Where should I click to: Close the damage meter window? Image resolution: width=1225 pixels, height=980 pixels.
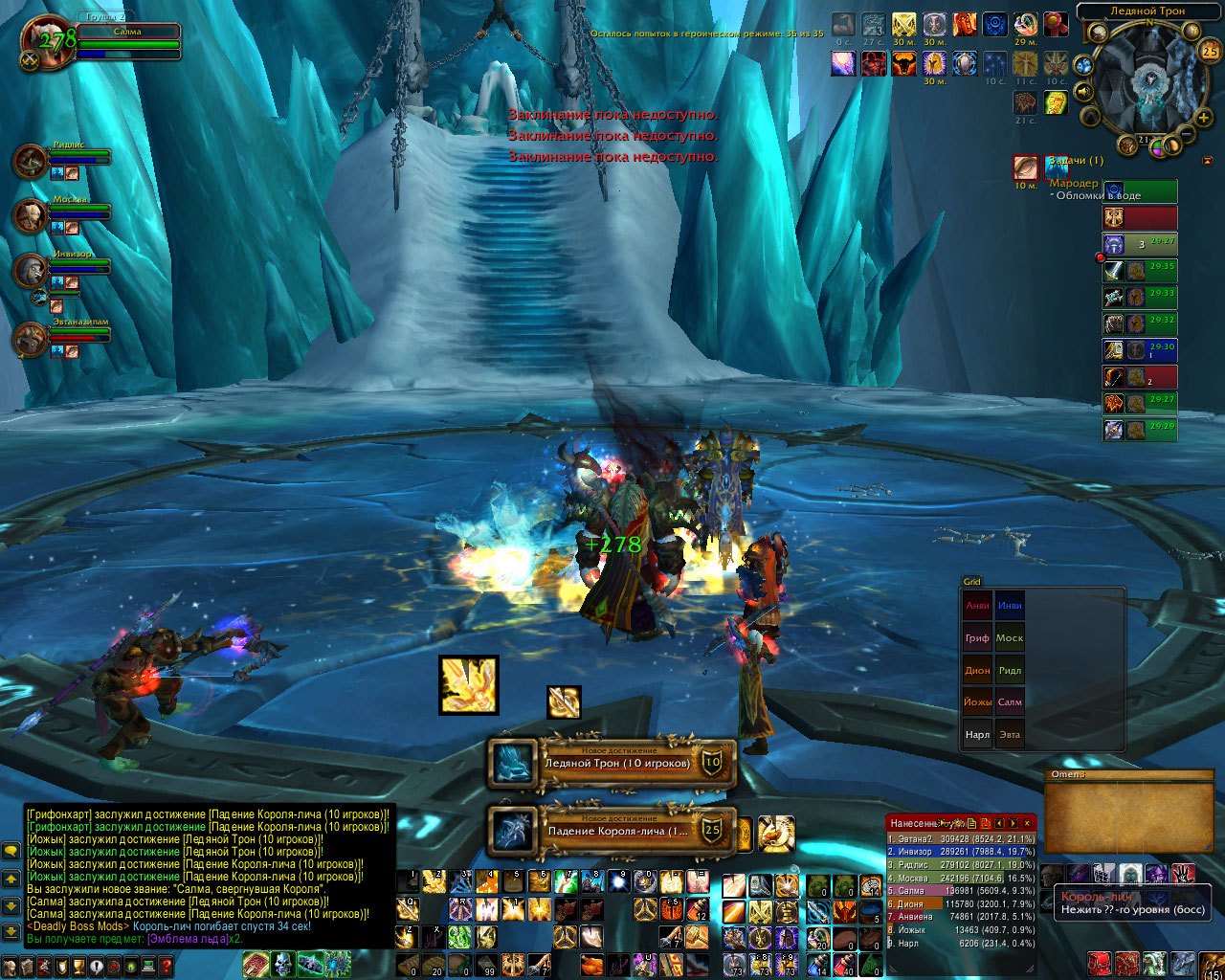[1028, 823]
